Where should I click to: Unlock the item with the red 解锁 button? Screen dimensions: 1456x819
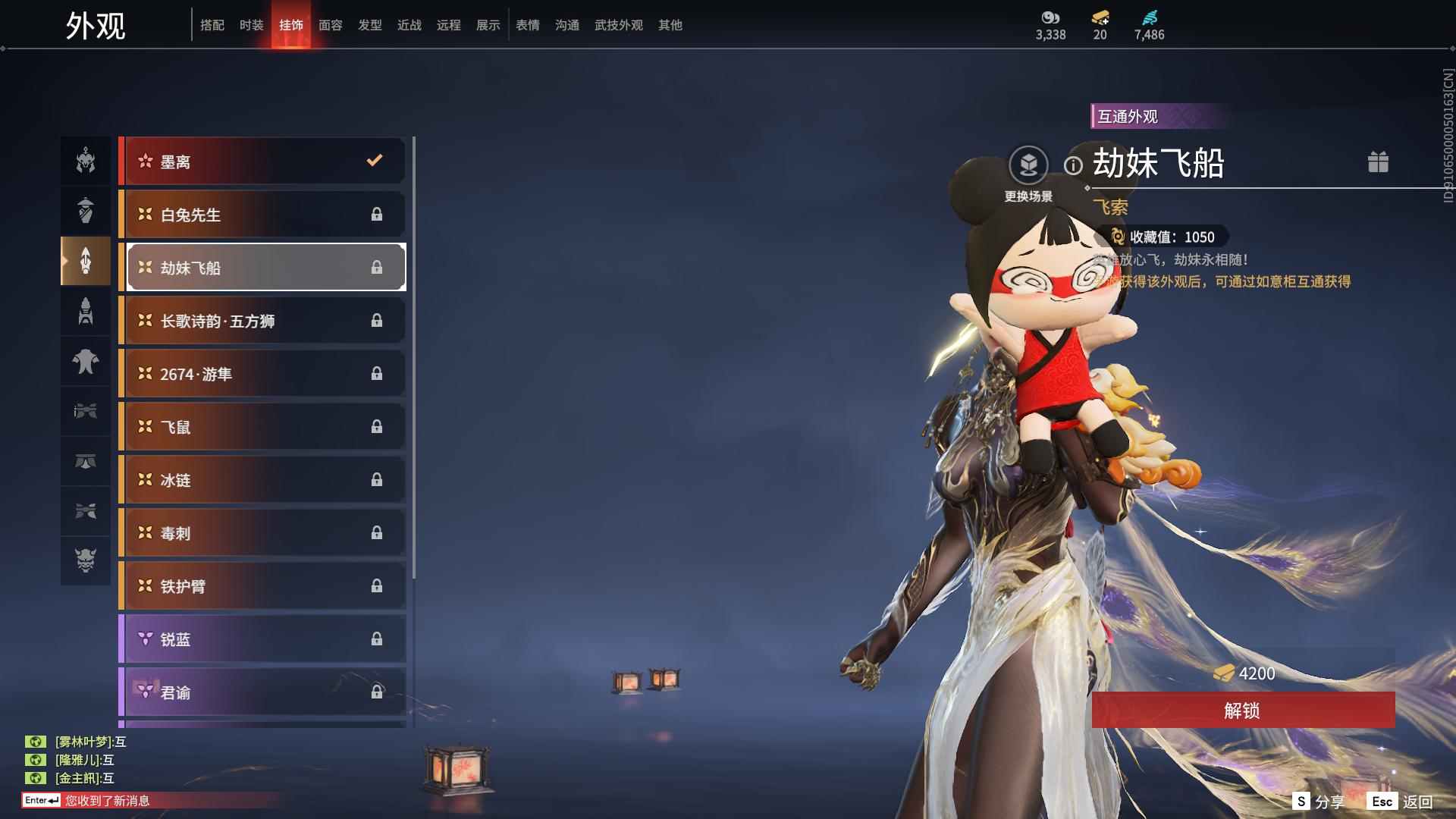1242,710
